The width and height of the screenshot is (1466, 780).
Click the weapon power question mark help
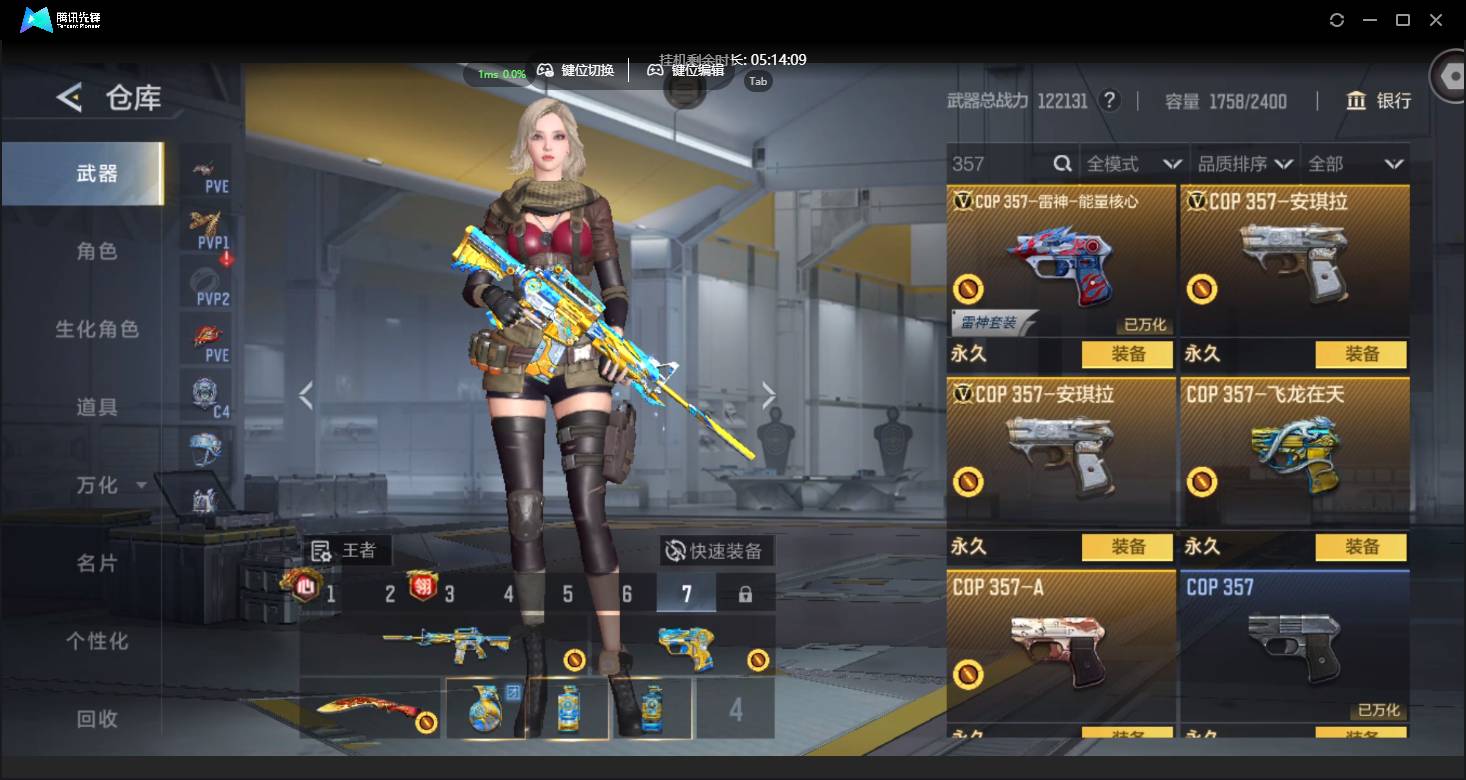[1108, 101]
